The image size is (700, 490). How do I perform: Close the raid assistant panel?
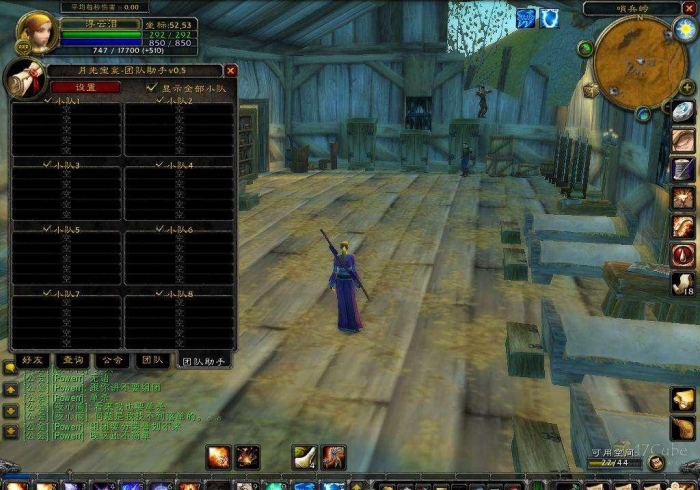[231, 71]
